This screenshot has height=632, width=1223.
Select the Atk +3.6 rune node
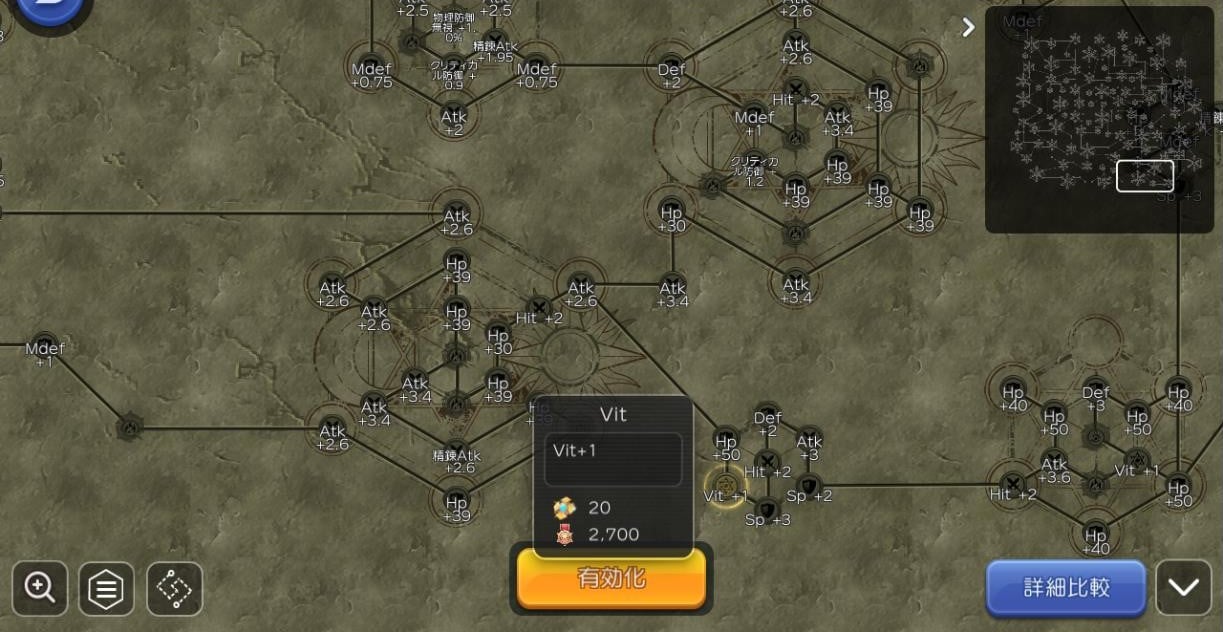pyautogui.click(x=1054, y=467)
